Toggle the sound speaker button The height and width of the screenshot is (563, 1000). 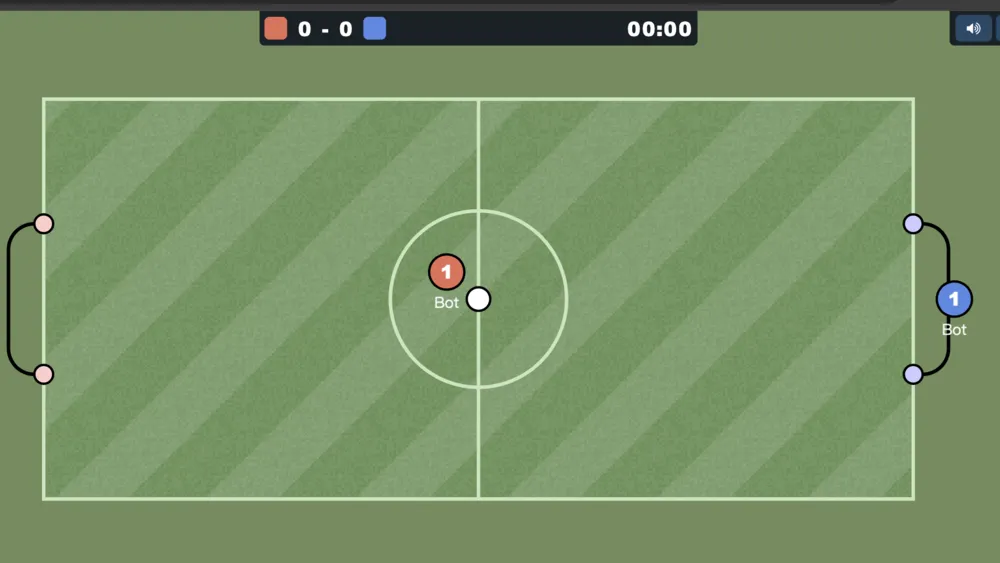point(972,29)
